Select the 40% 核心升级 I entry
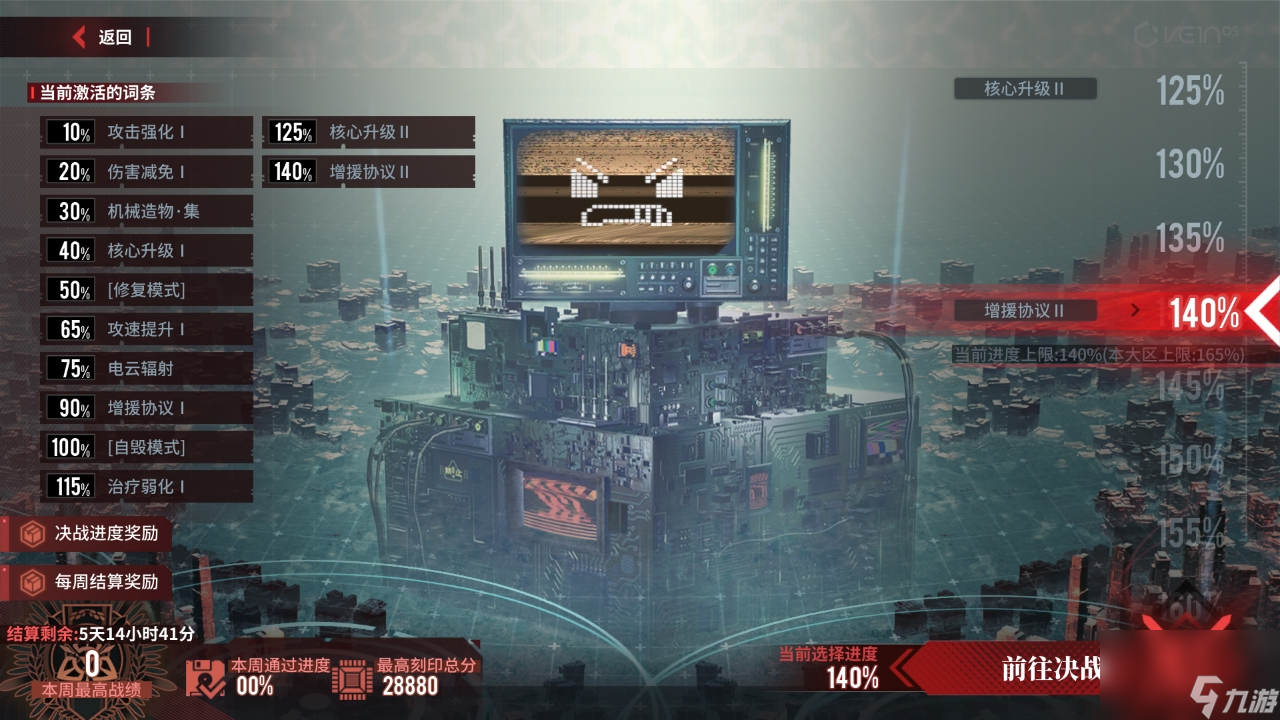Viewport: 1280px width, 720px height. [x=146, y=251]
